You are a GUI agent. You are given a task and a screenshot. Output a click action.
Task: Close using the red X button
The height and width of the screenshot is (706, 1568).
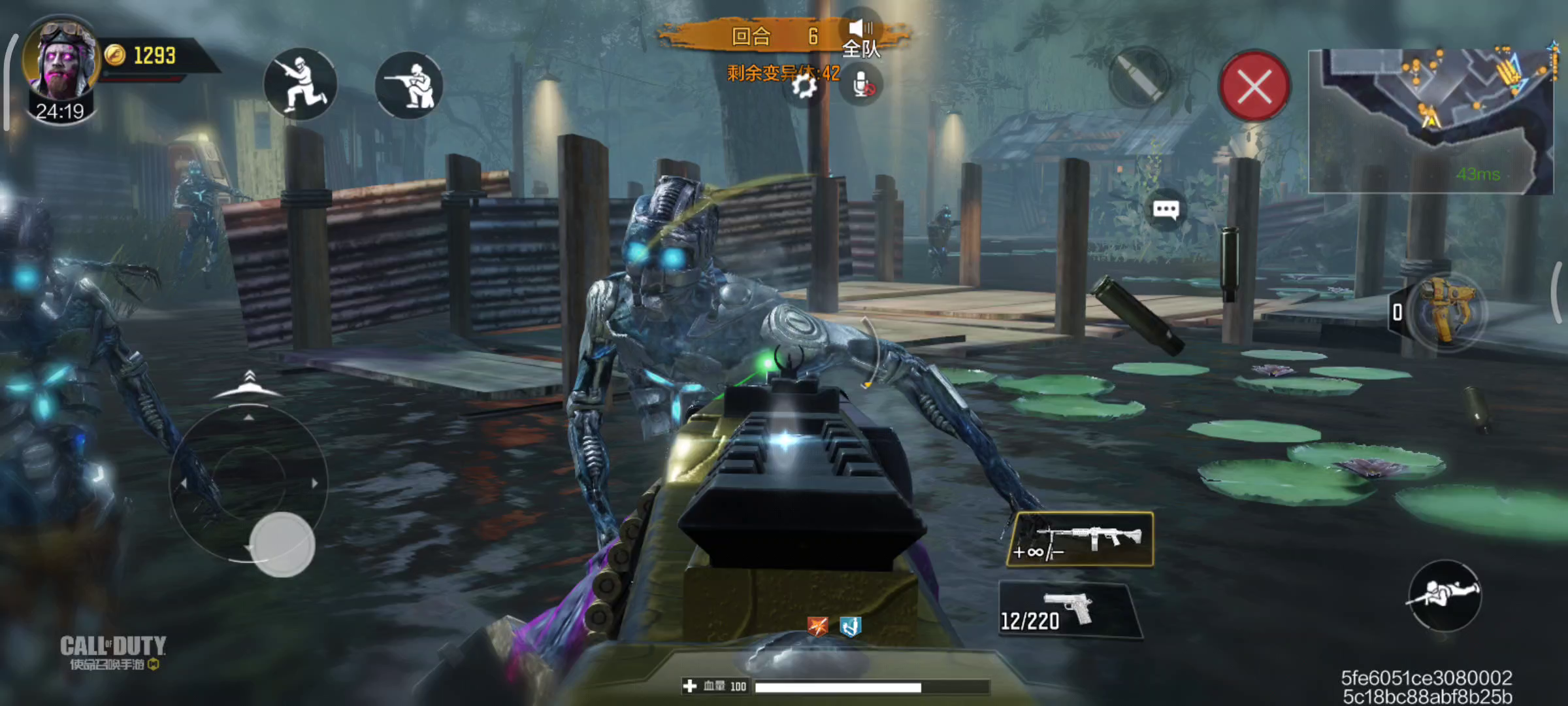(1254, 86)
